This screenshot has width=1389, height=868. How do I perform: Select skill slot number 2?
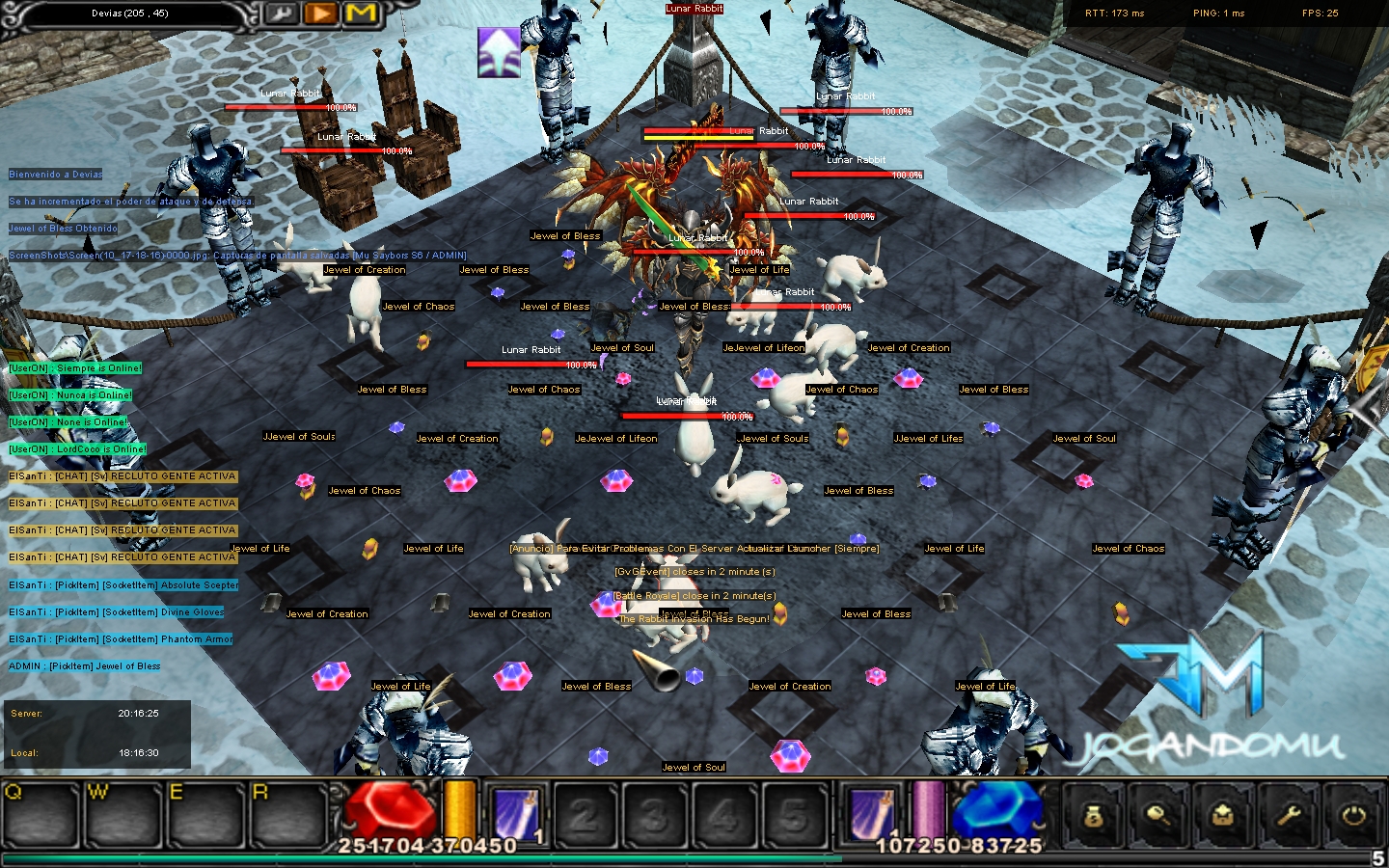point(584,815)
